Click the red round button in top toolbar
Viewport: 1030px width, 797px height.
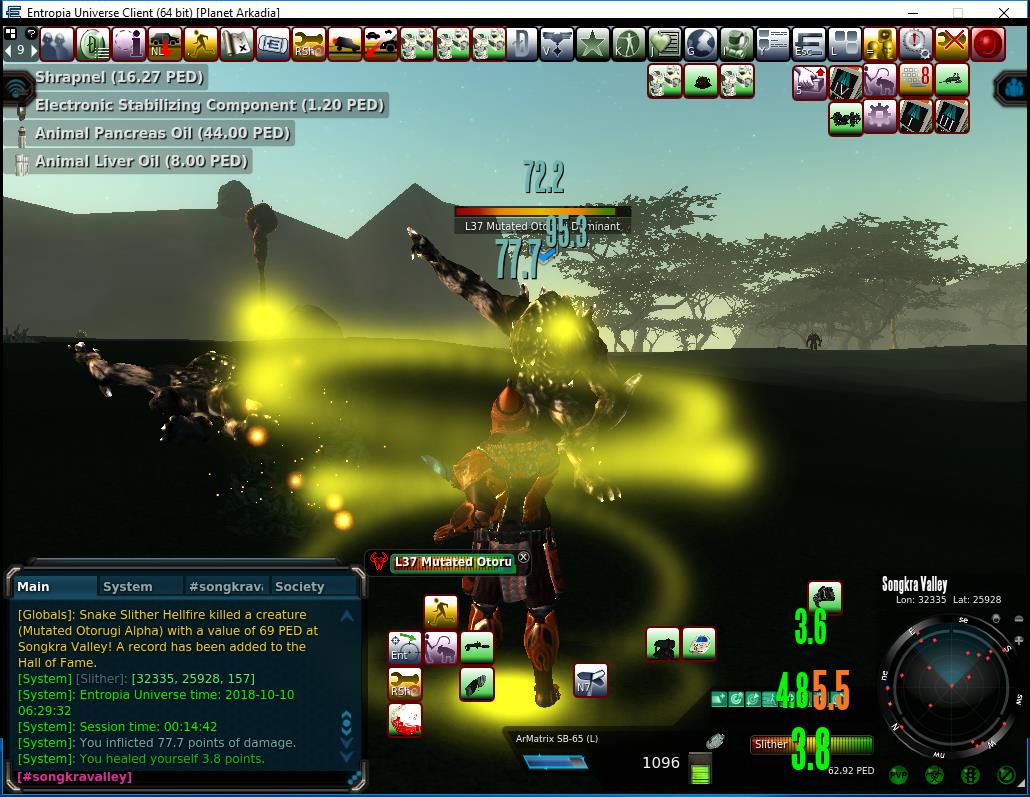point(988,43)
